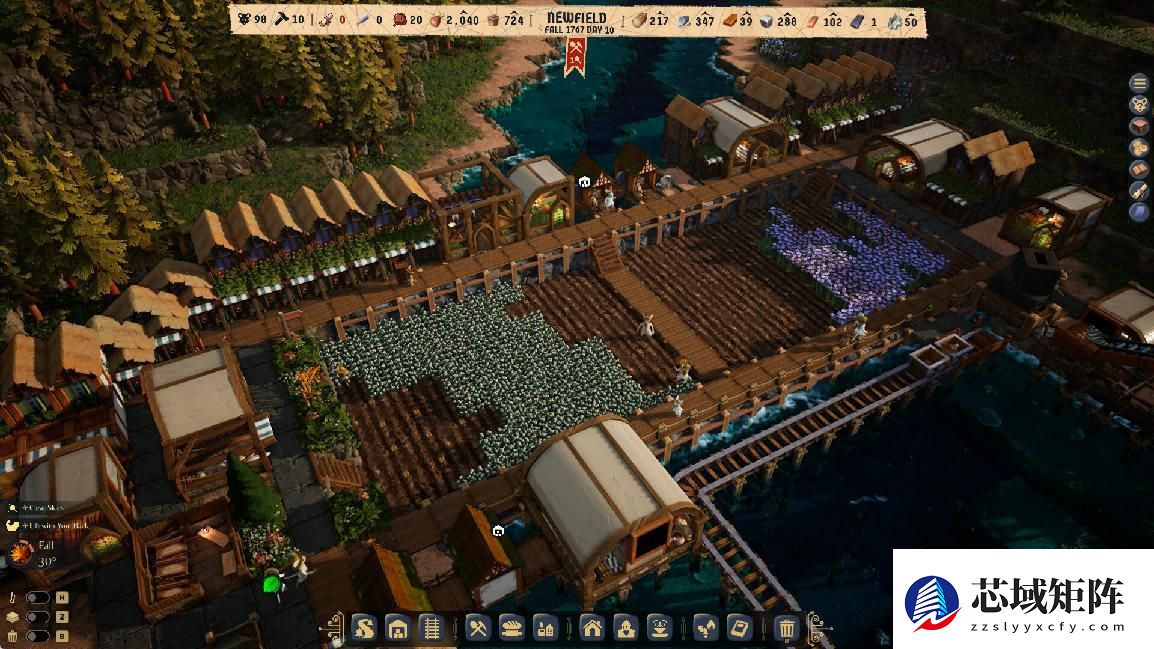Open the gold coins trade icon
This screenshot has width=1154, height=649.
tap(1138, 147)
